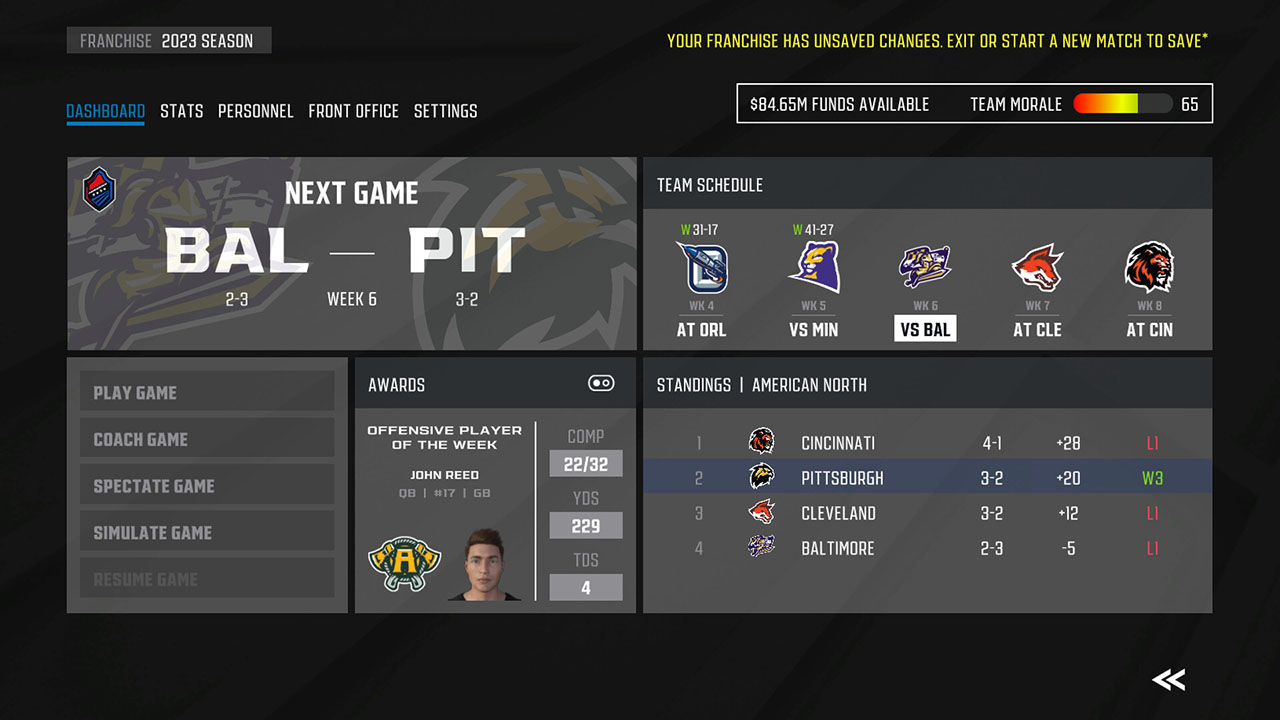The width and height of the screenshot is (1280, 720).
Task: Click the Play Game button
Action: pyautogui.click(x=207, y=392)
